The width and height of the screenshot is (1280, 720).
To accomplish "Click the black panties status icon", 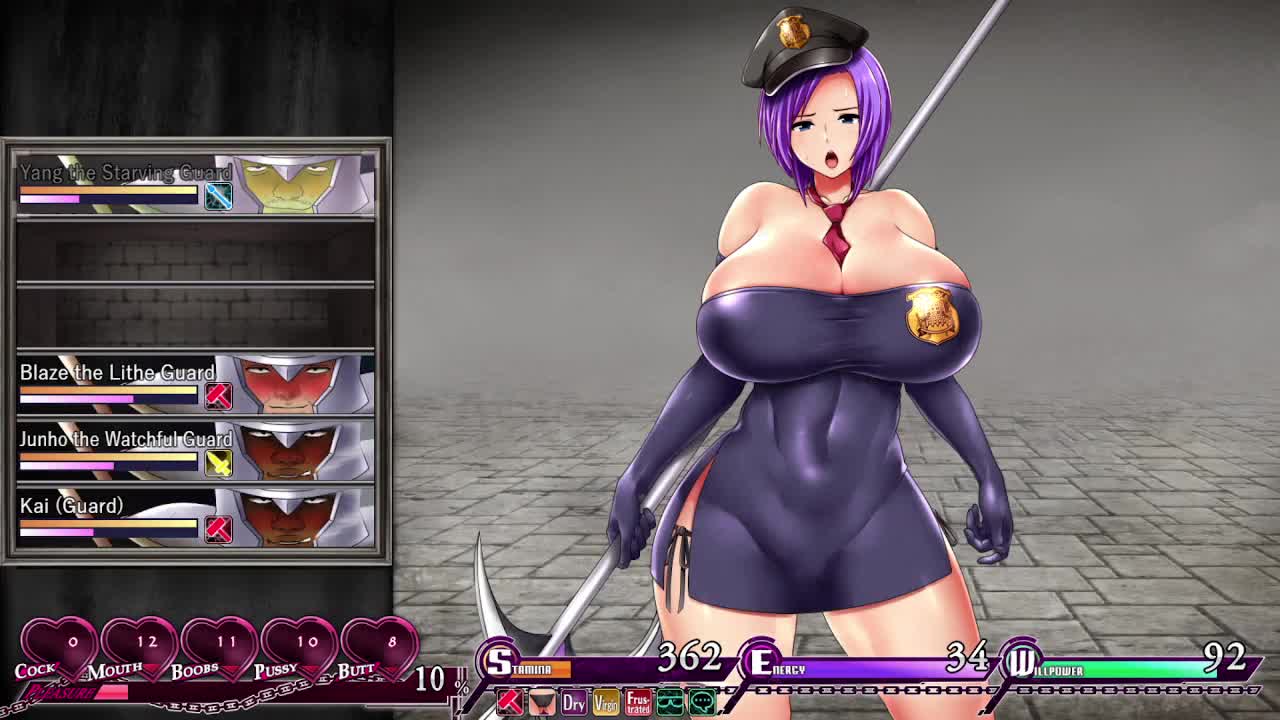I will [x=542, y=703].
